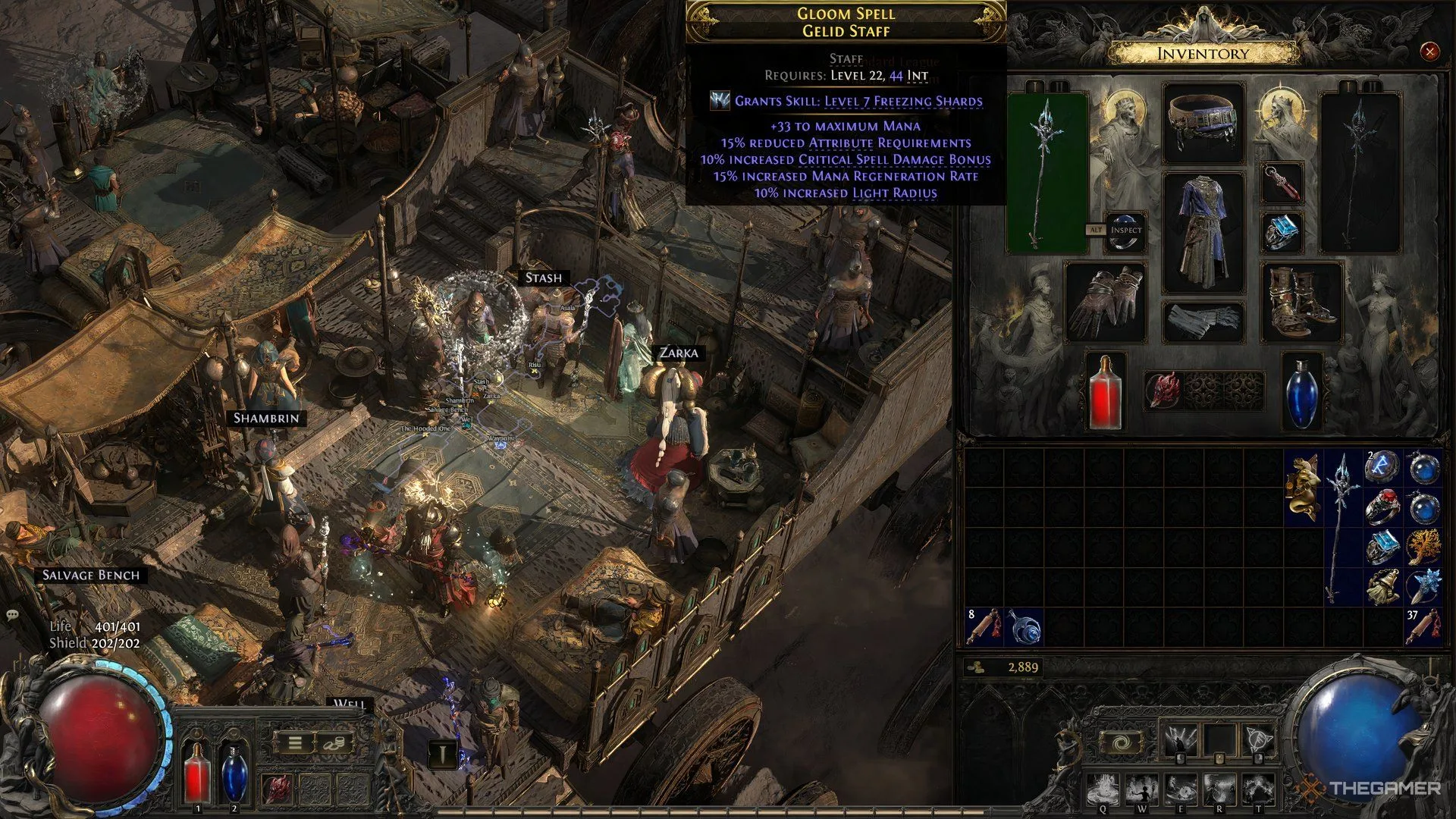Close the Inventory panel
This screenshot has width=1456, height=819.
click(x=1429, y=52)
